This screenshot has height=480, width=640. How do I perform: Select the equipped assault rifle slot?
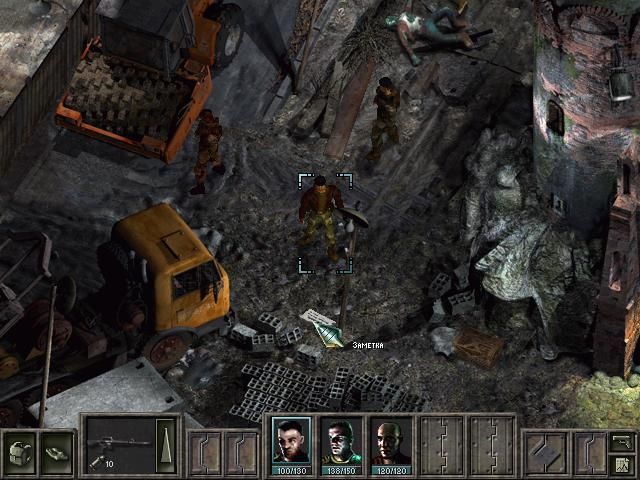117,440
